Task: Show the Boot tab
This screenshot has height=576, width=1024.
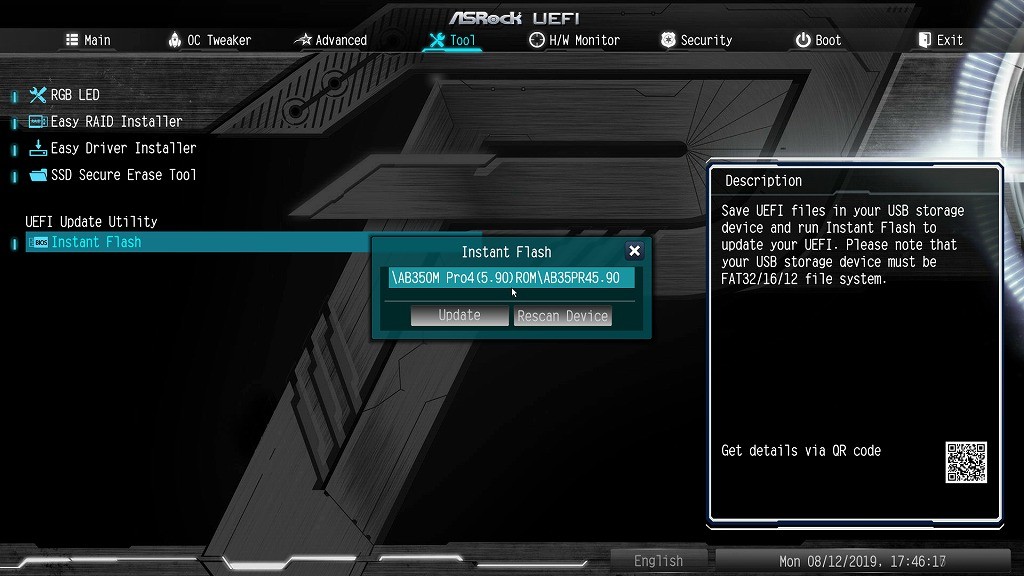Action: [818, 40]
